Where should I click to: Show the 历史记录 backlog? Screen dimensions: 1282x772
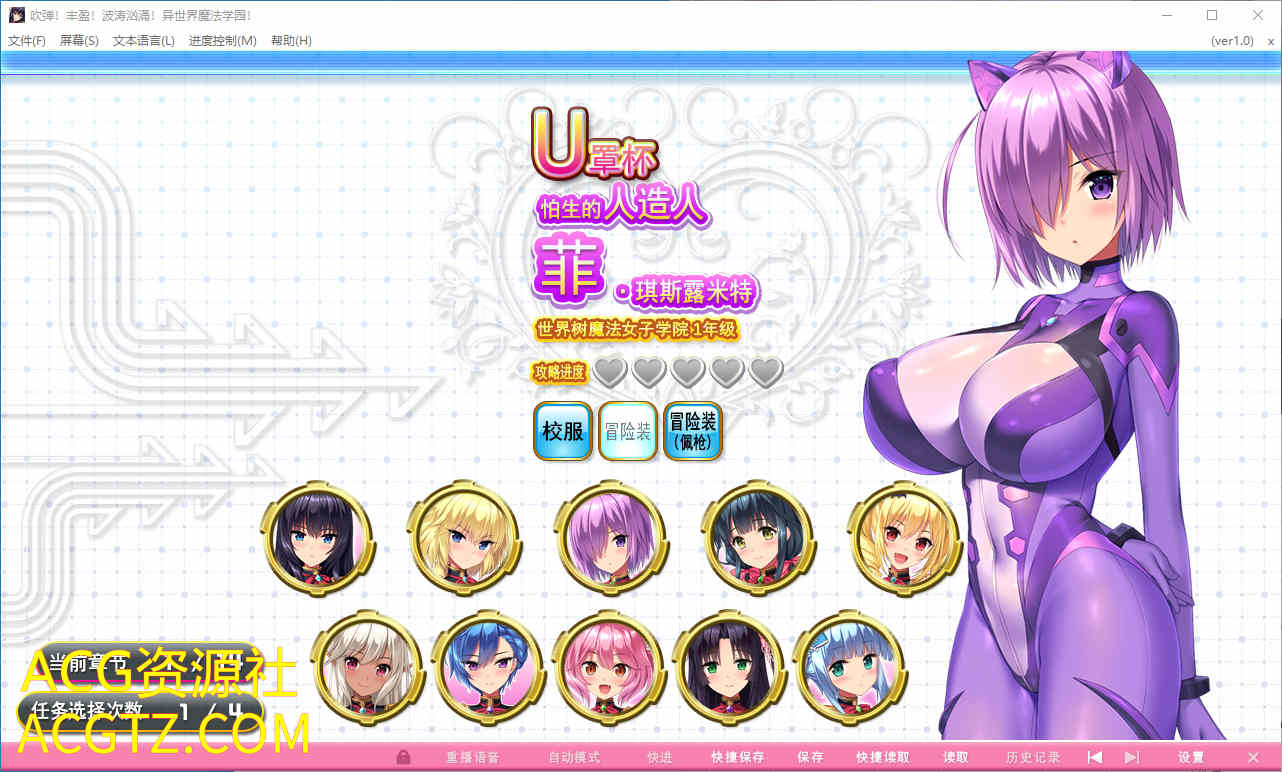(x=1033, y=757)
